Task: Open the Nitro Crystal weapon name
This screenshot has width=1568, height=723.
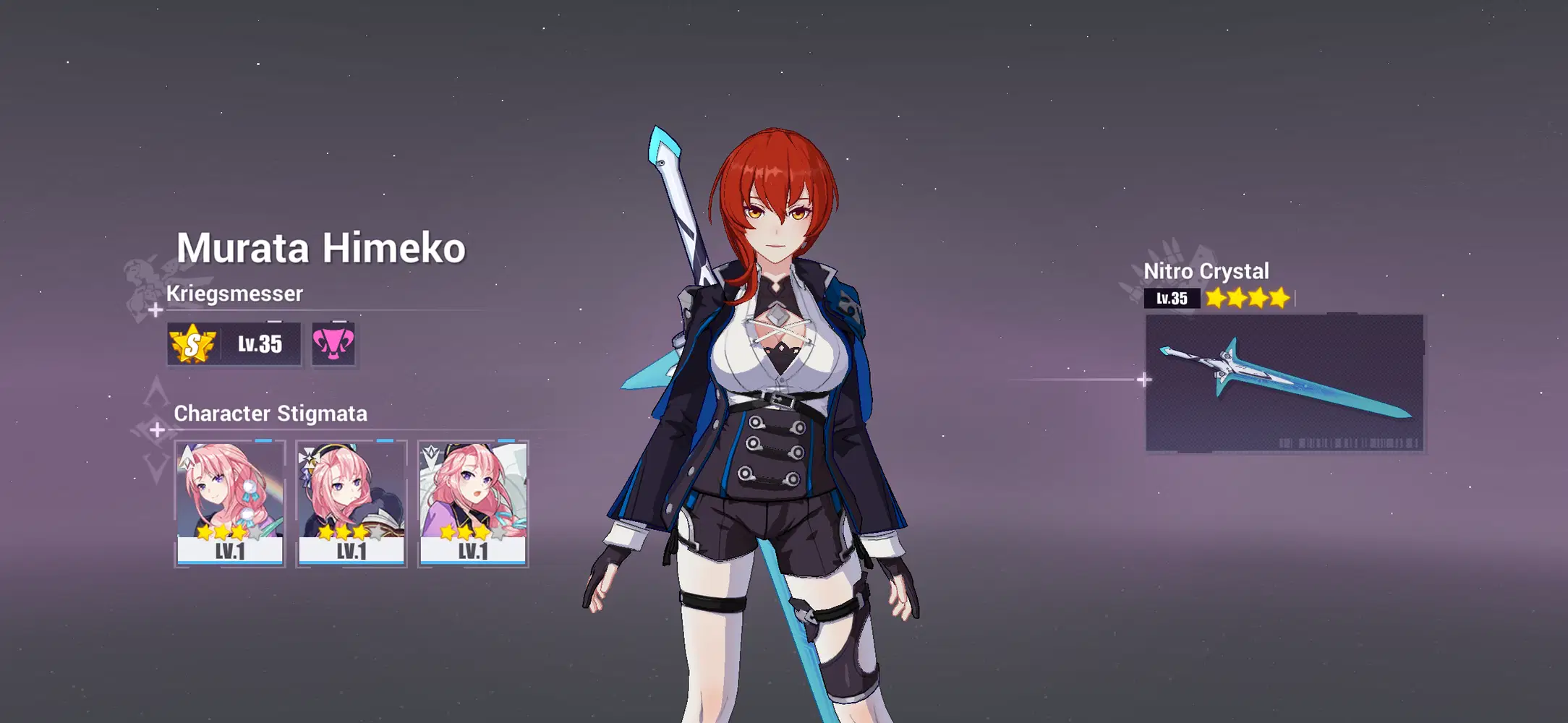Action: 1207,271
